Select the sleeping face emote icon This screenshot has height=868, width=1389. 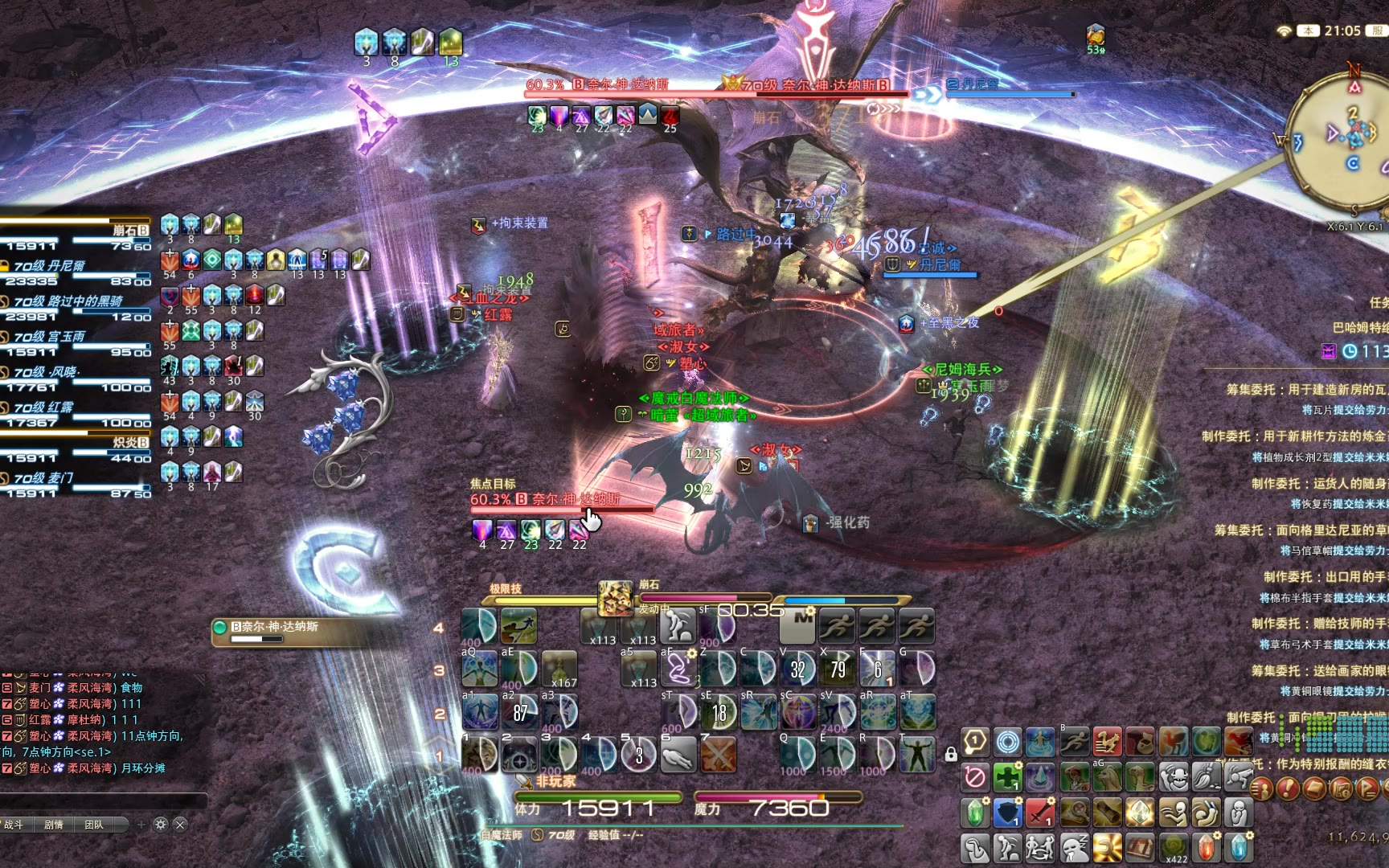pos(1074,848)
